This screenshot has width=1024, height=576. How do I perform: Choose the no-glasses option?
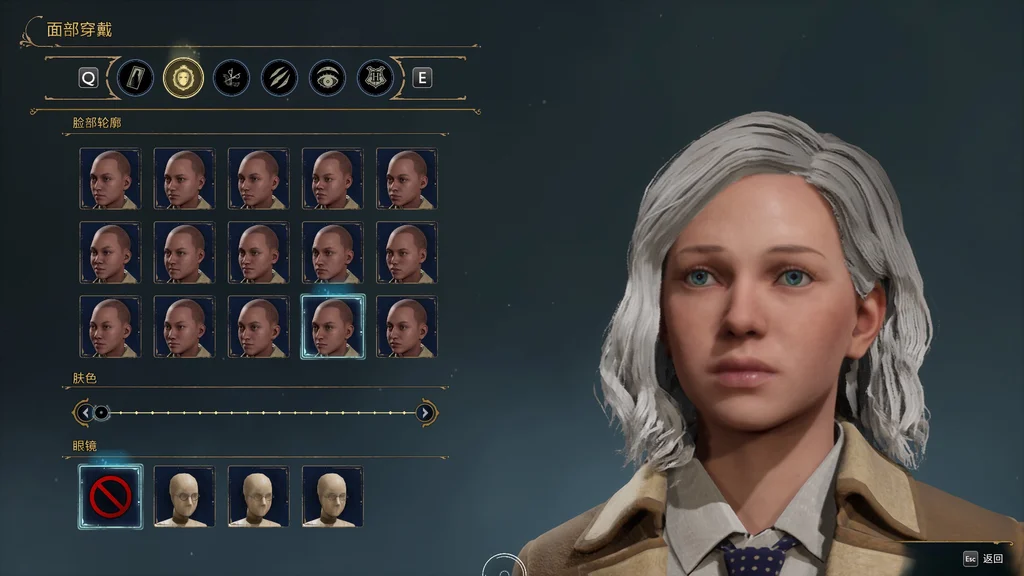click(110, 496)
